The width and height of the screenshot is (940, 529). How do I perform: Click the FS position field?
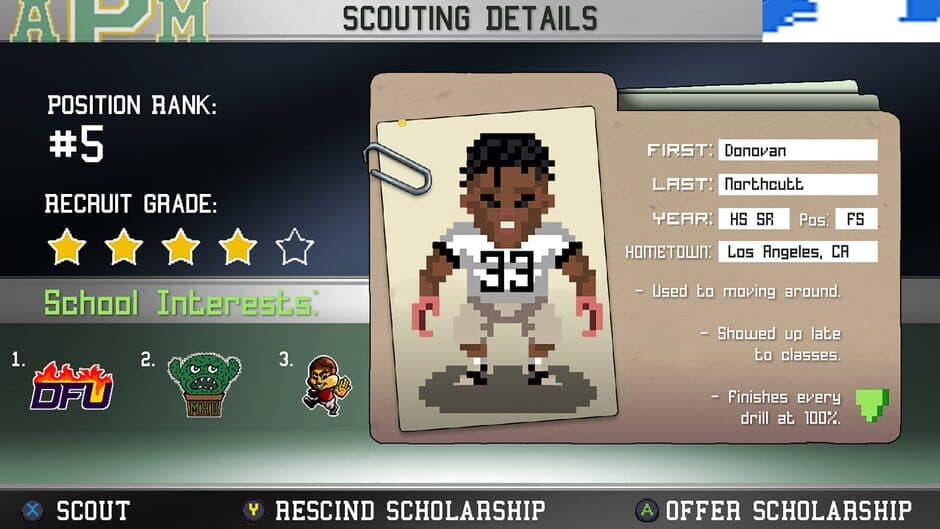click(857, 218)
